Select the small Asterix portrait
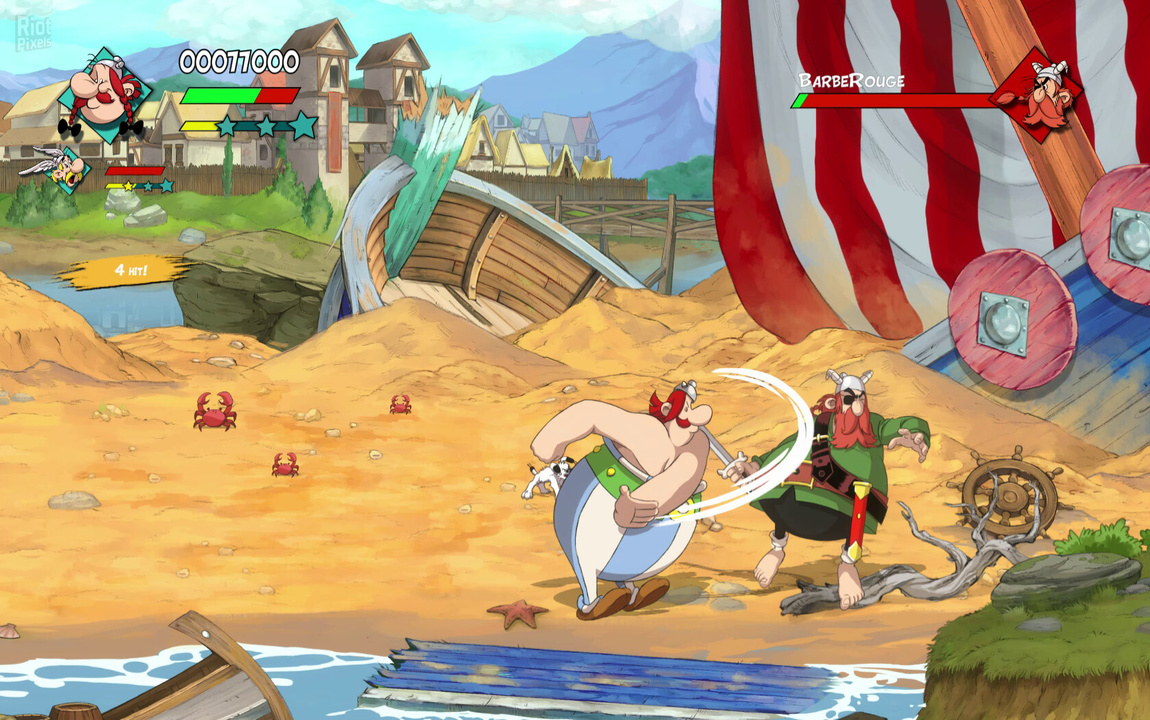Screen dimensions: 1150x720 [x=62, y=170]
